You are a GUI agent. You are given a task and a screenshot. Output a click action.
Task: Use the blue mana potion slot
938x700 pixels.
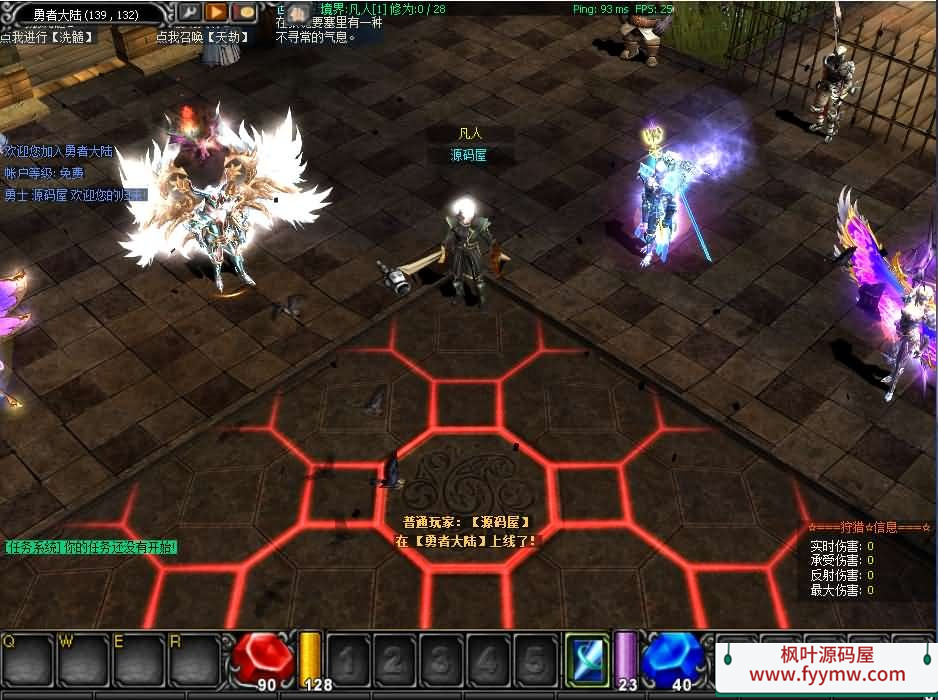(x=671, y=660)
